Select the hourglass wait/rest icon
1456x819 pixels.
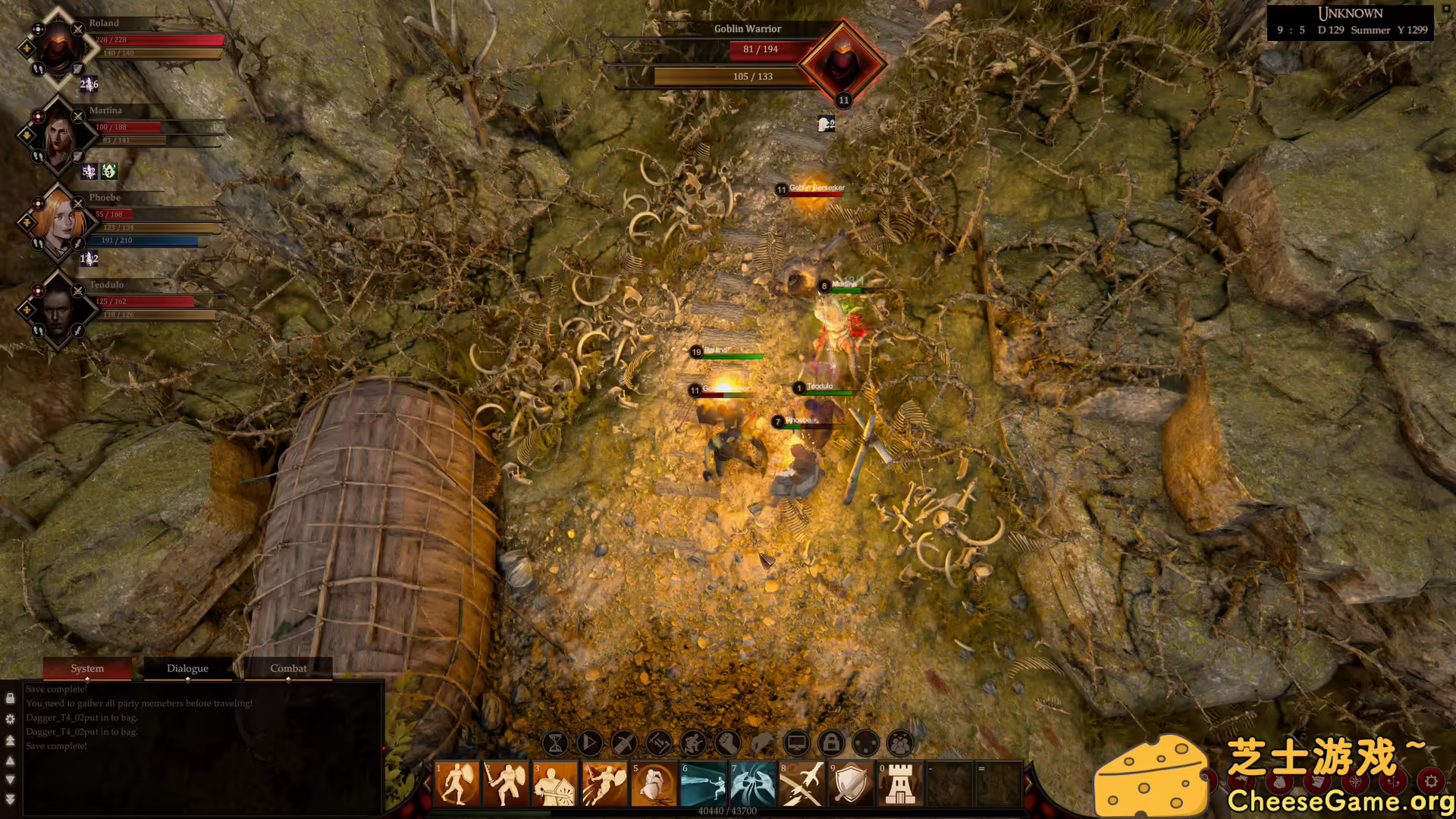pyautogui.click(x=556, y=744)
